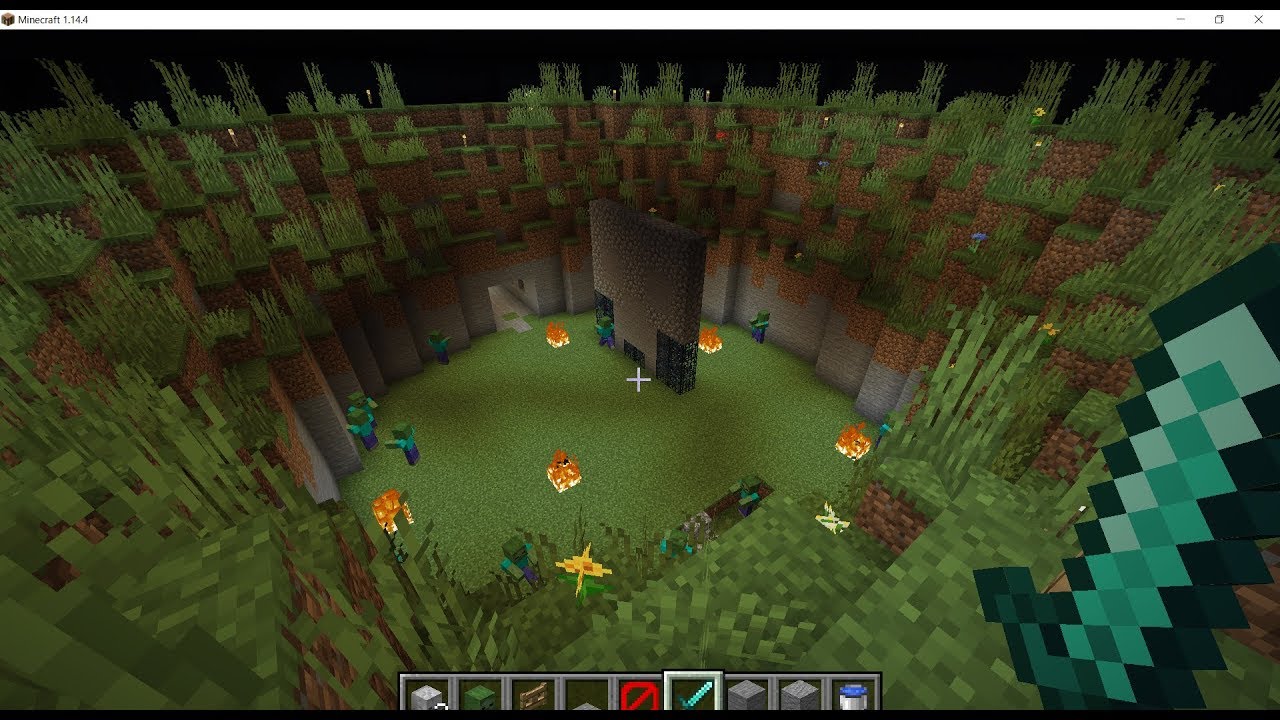Click the dark portal structure in the center
This screenshot has height=720, width=1280.
[x=650, y=290]
